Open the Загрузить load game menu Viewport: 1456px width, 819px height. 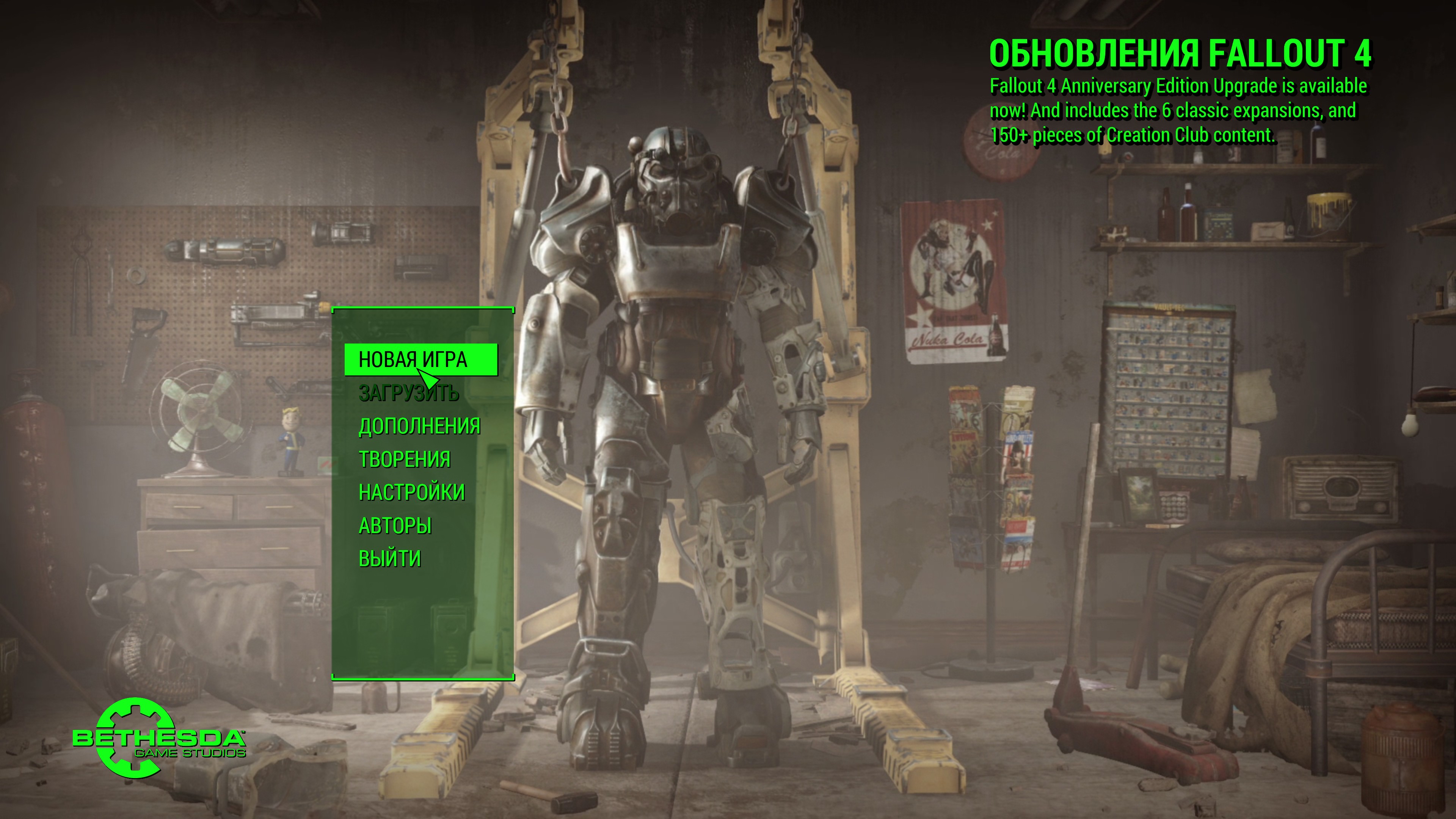click(409, 393)
